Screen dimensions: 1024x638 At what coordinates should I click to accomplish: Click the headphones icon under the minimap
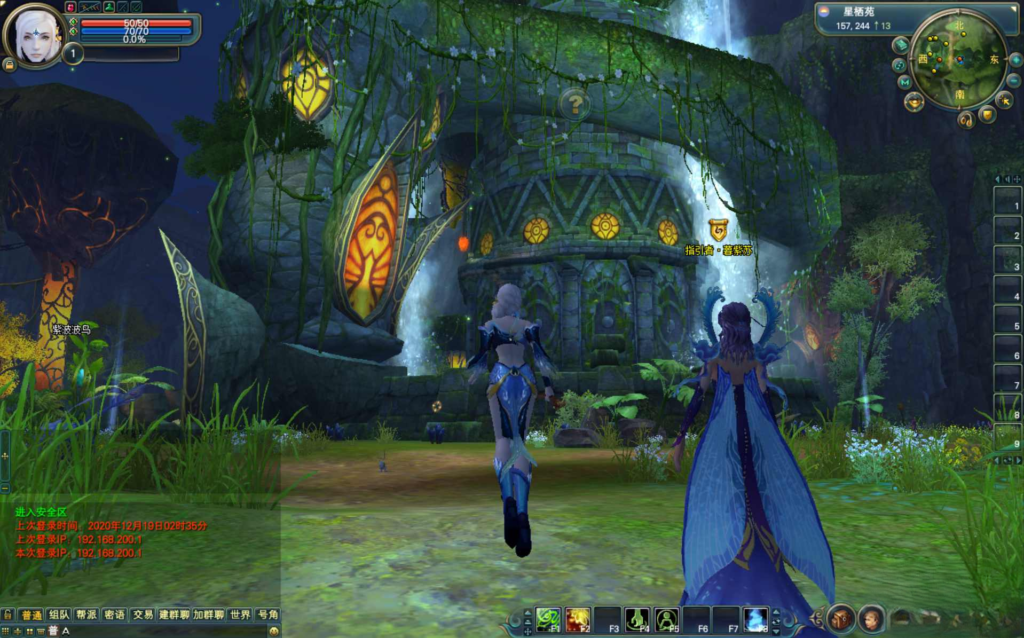pos(965,120)
